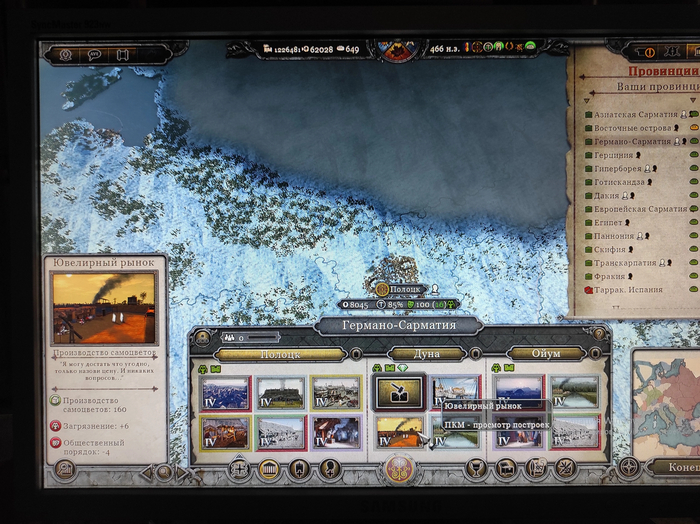Click the Полоцк city label on the map
The width and height of the screenshot is (700, 524).
pos(405,289)
